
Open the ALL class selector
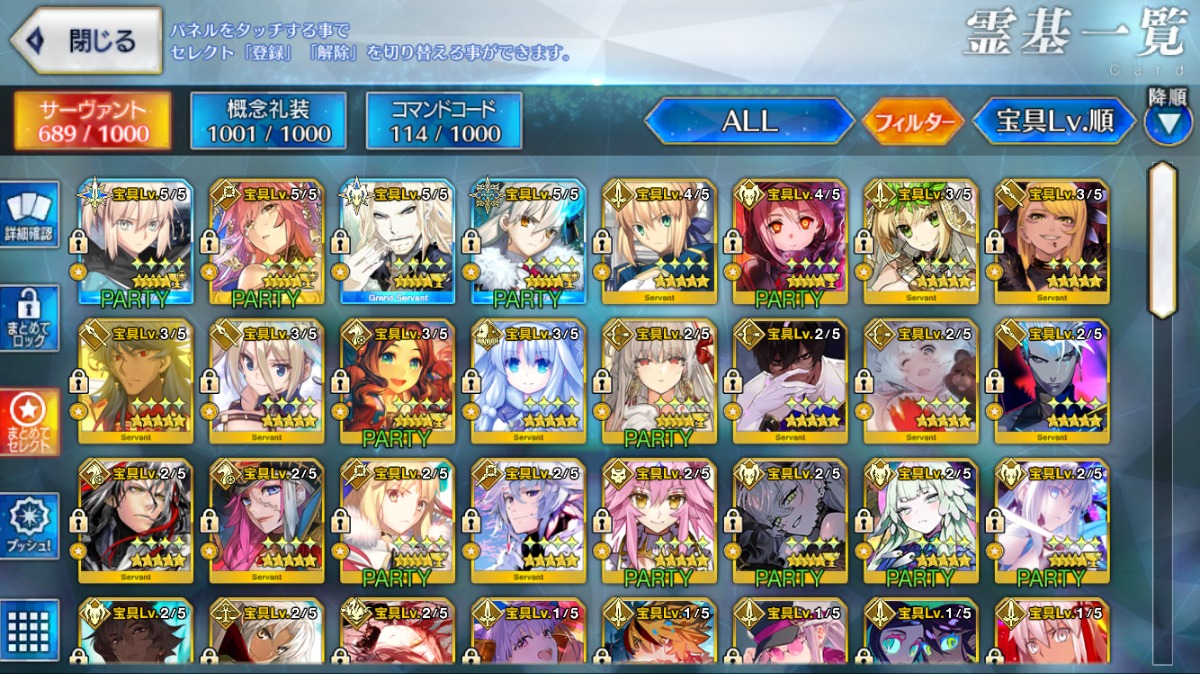749,122
